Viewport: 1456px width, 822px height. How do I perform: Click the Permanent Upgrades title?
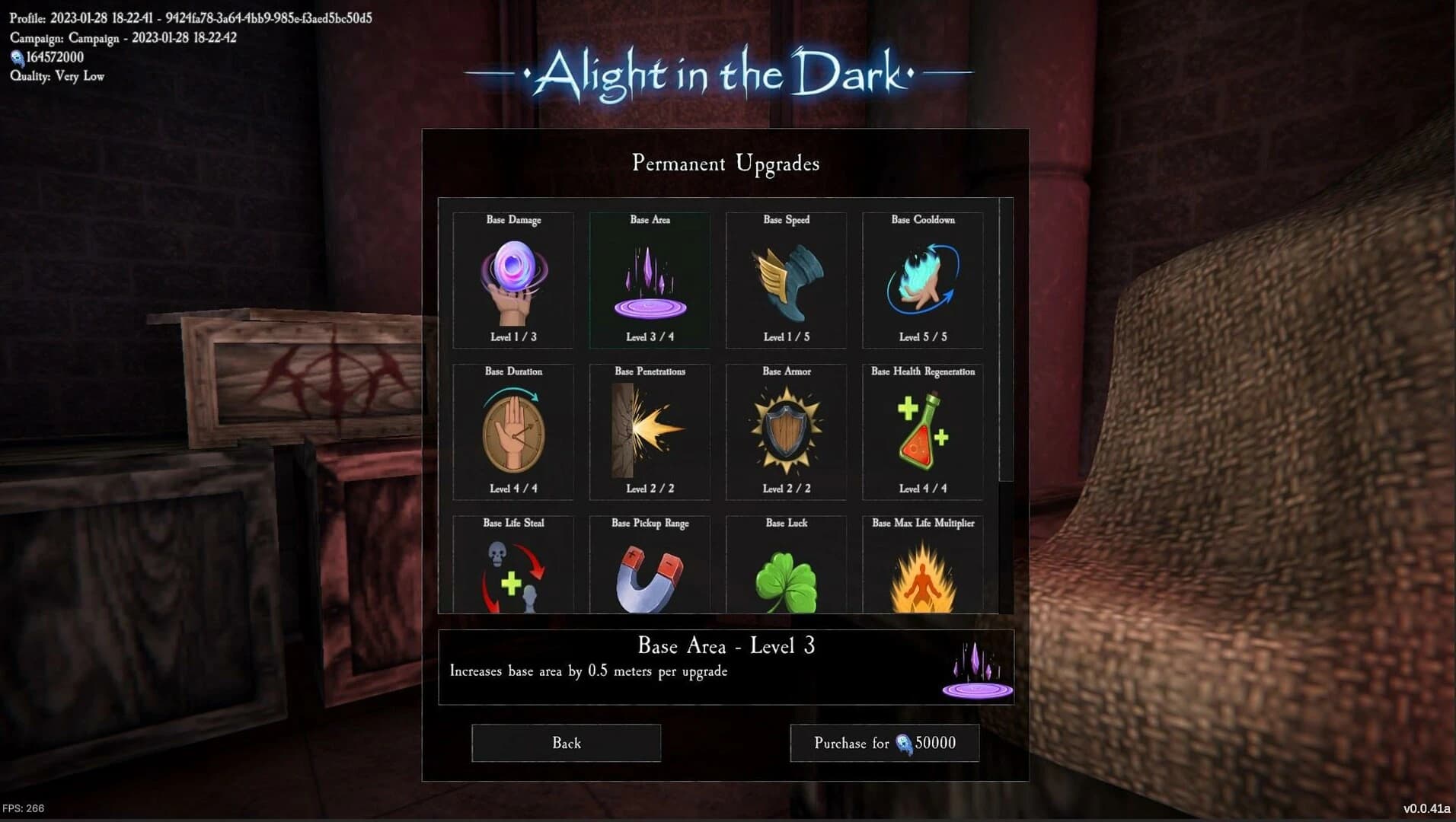pyautogui.click(x=725, y=163)
